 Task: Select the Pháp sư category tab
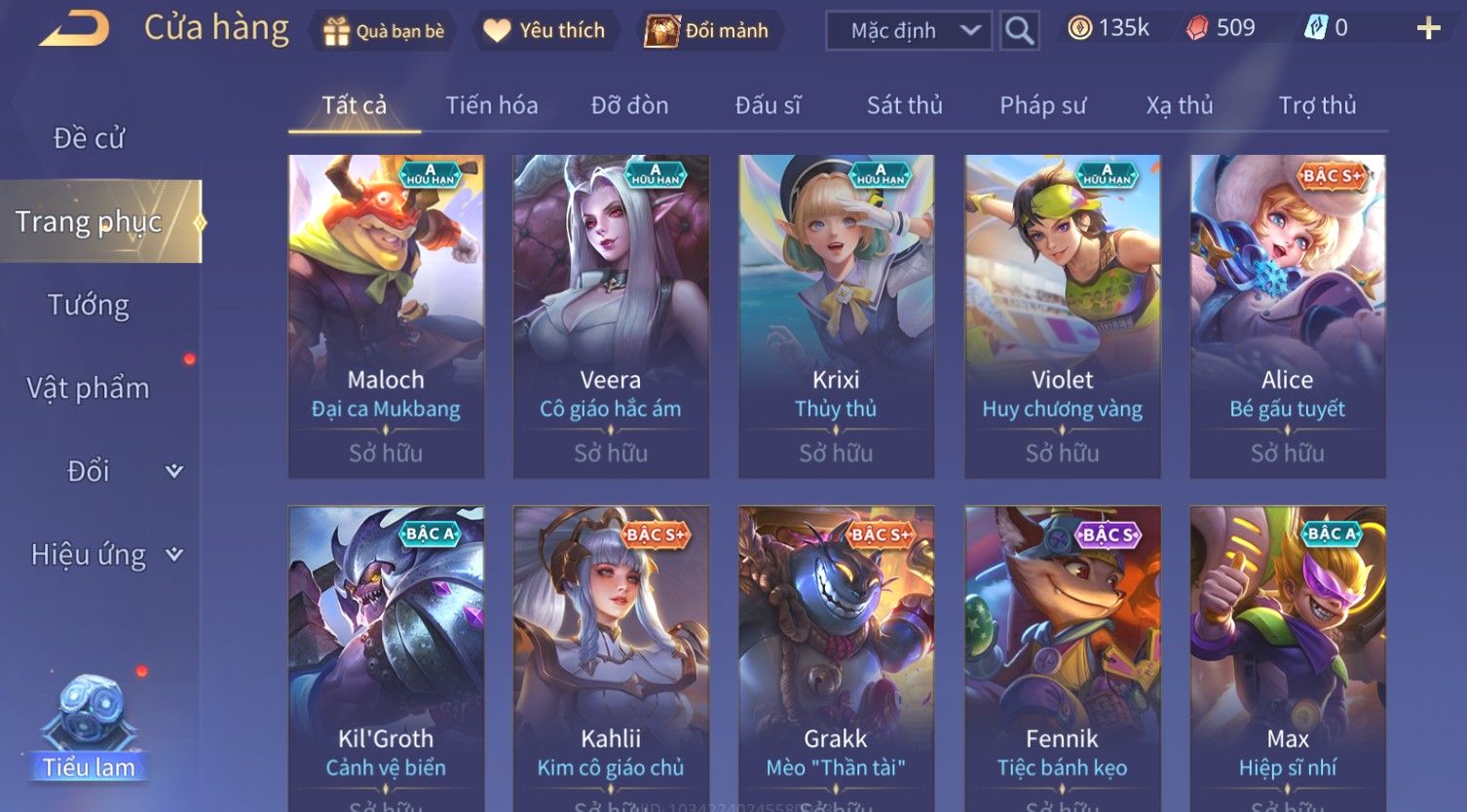coord(1042,105)
